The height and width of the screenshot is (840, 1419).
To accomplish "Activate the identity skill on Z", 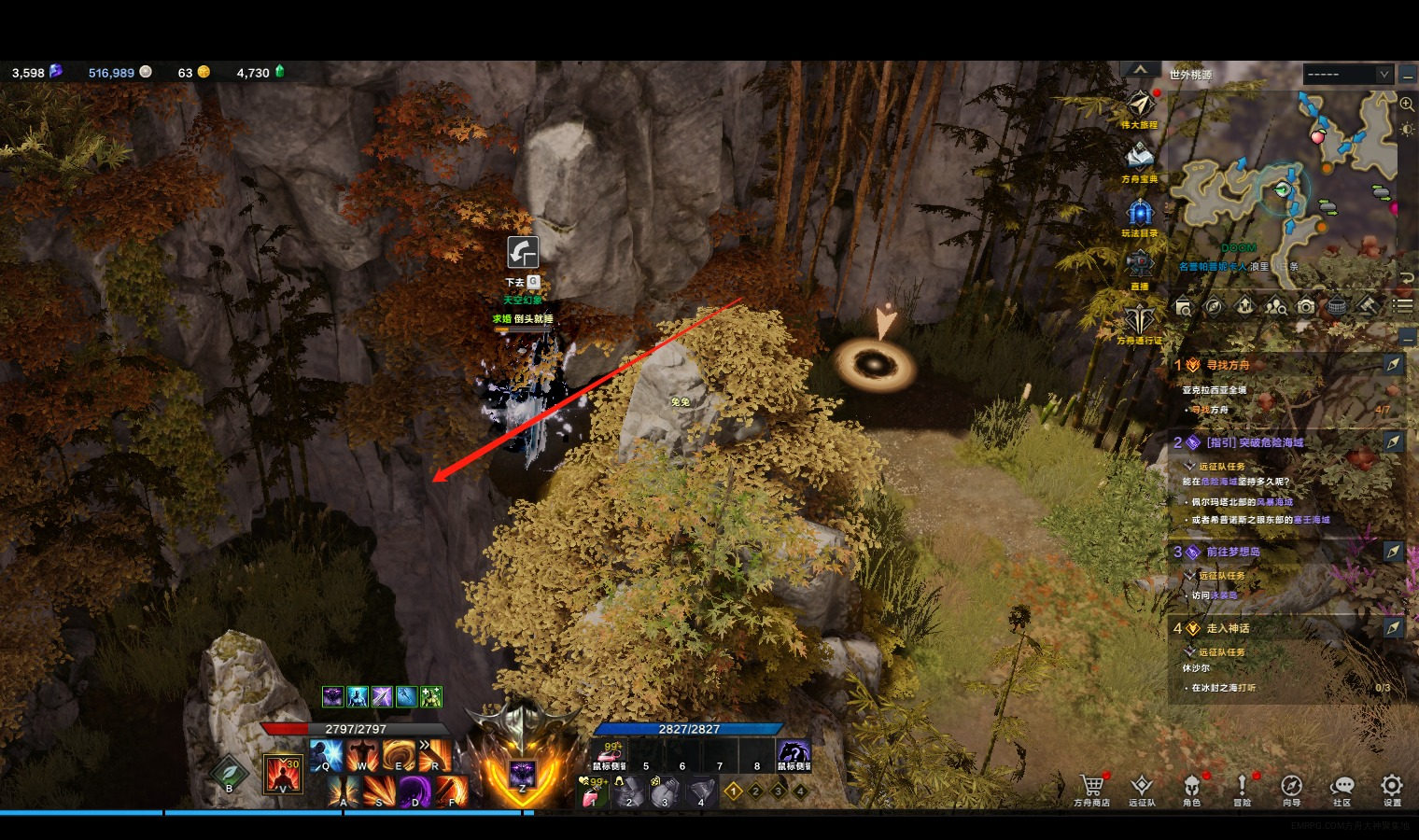I will [x=521, y=774].
